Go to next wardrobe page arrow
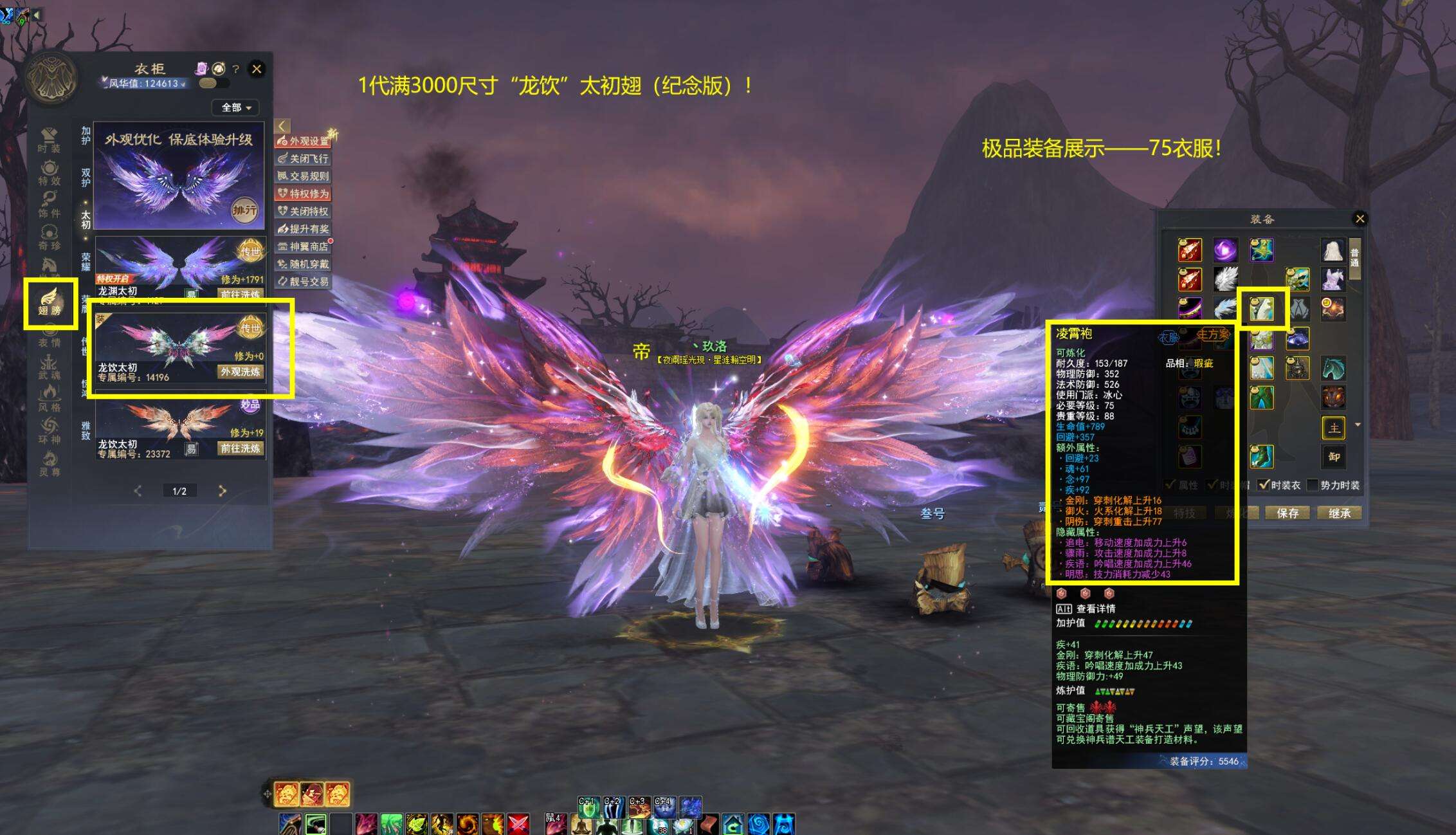 [223, 491]
